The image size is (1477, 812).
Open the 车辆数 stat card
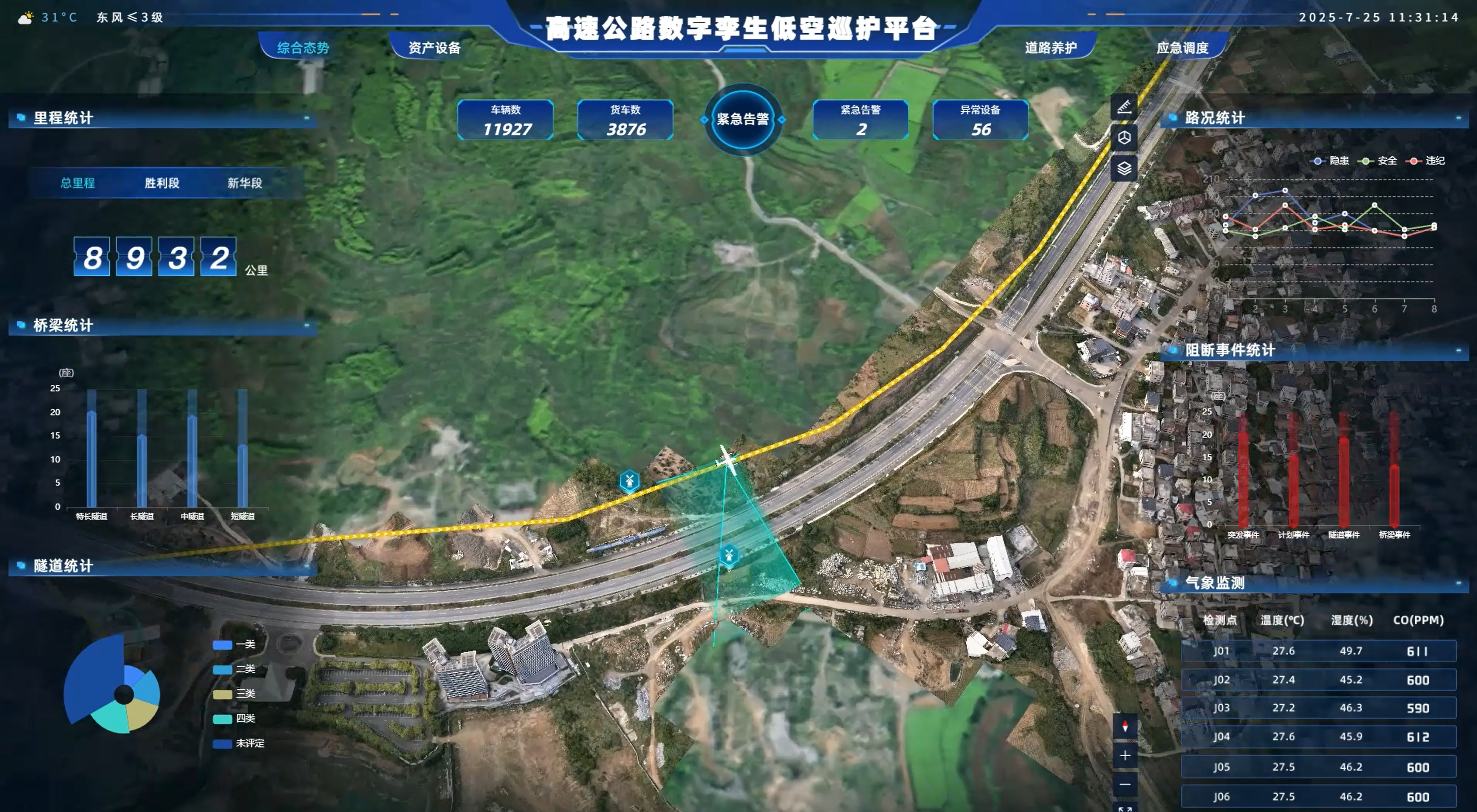click(506, 120)
